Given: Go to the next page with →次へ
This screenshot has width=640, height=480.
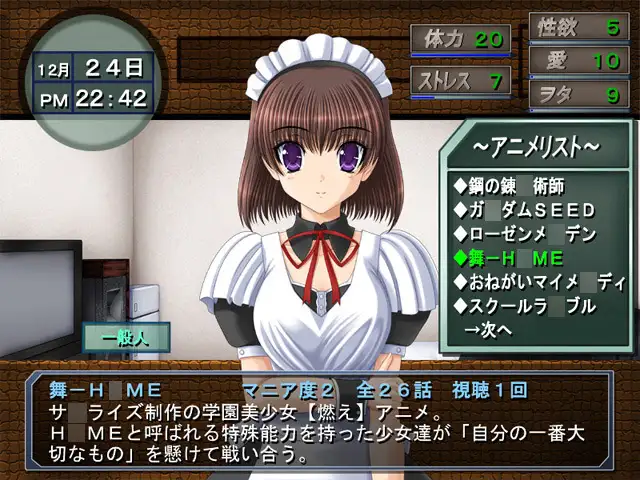Looking at the screenshot, I should pyautogui.click(x=488, y=328).
